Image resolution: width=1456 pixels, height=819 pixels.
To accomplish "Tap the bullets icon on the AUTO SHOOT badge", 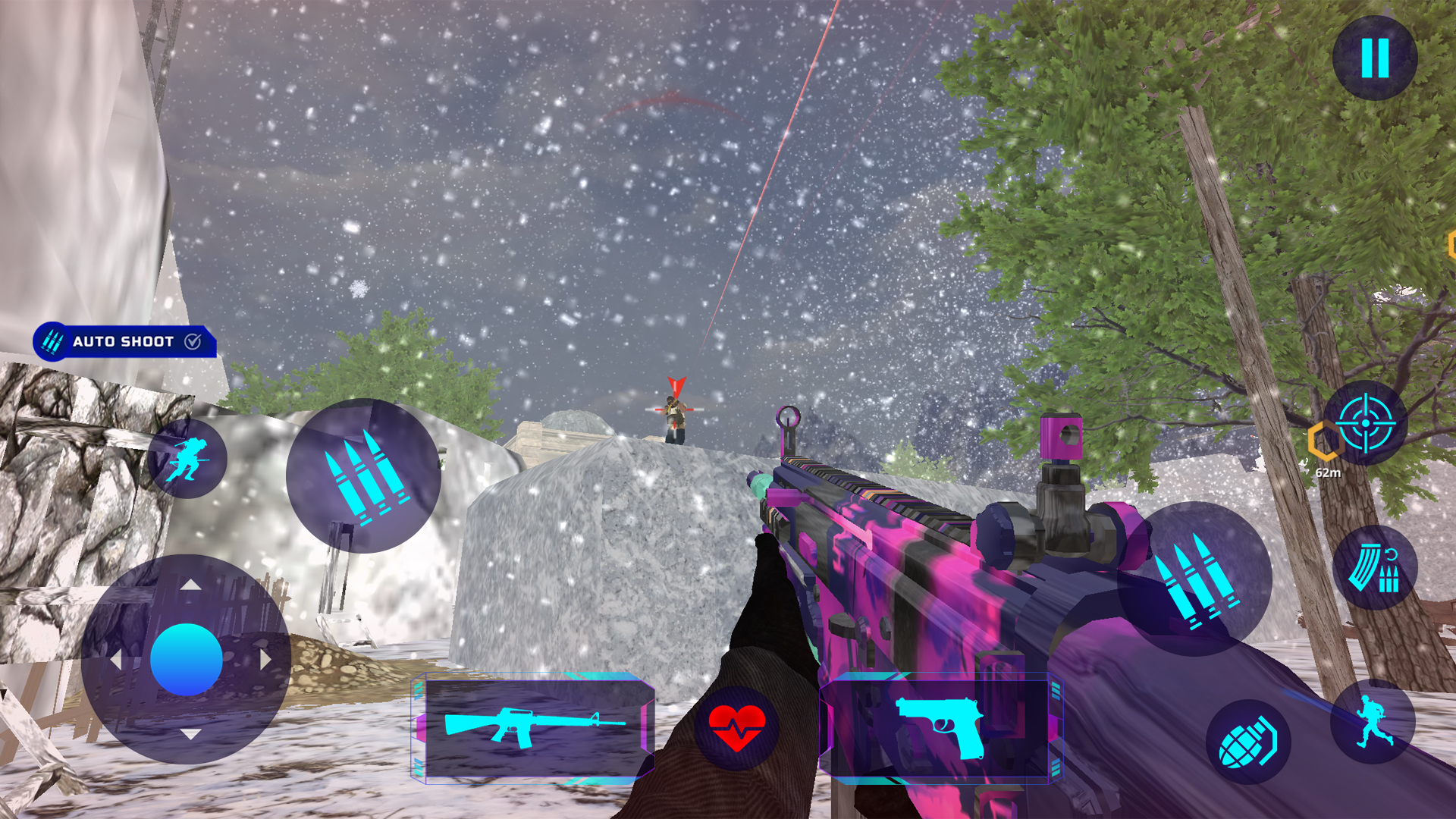I will point(52,343).
